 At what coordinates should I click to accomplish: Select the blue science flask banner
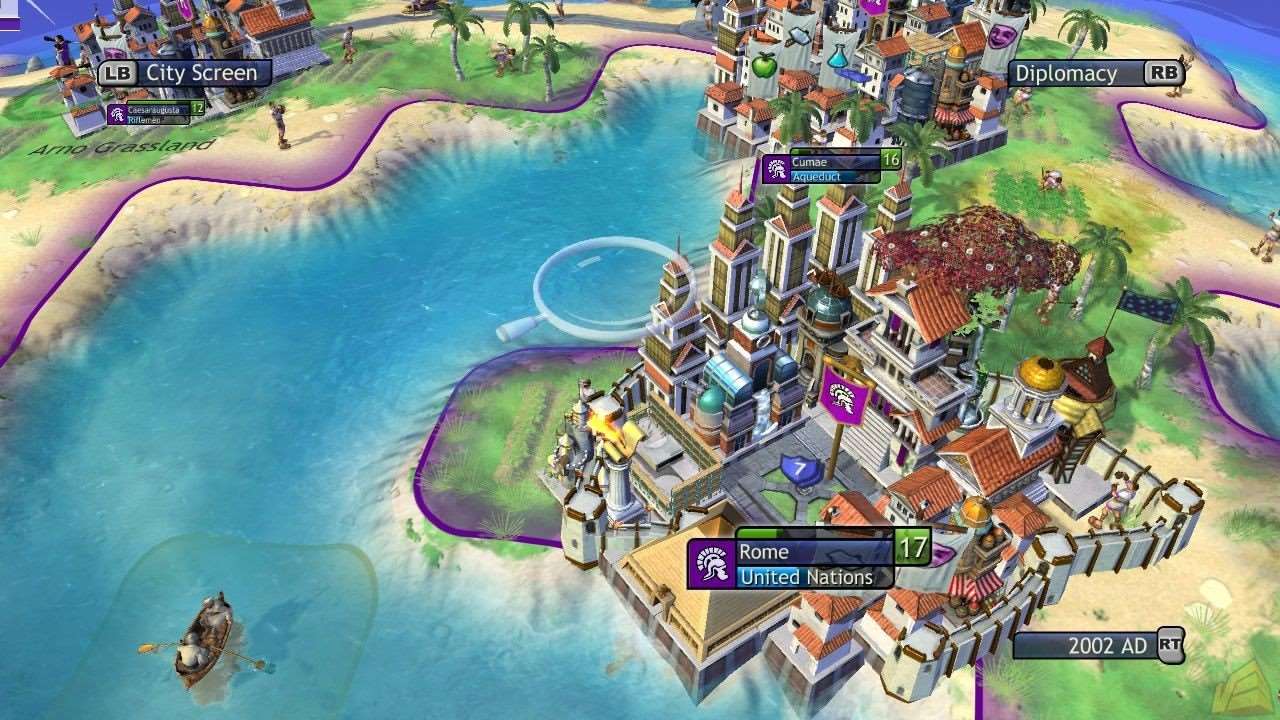pyautogui.click(x=837, y=56)
